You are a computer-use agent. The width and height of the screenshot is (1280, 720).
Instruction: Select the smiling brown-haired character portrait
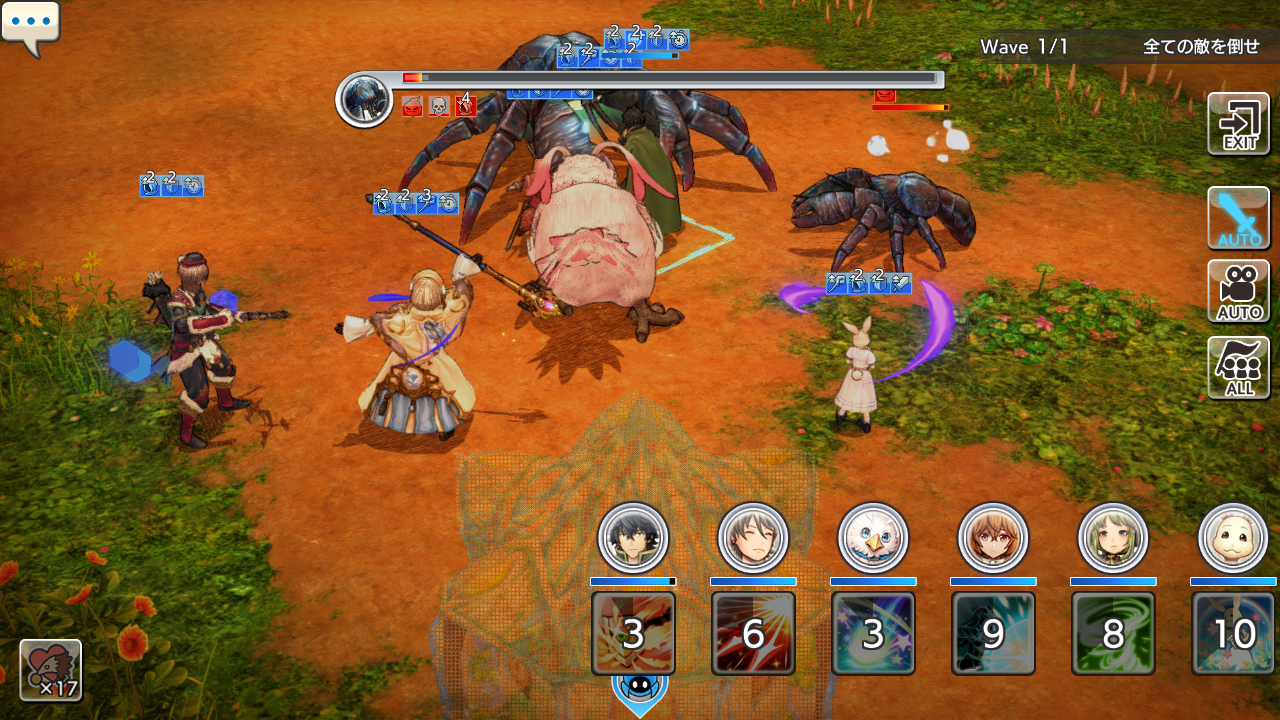(753, 538)
